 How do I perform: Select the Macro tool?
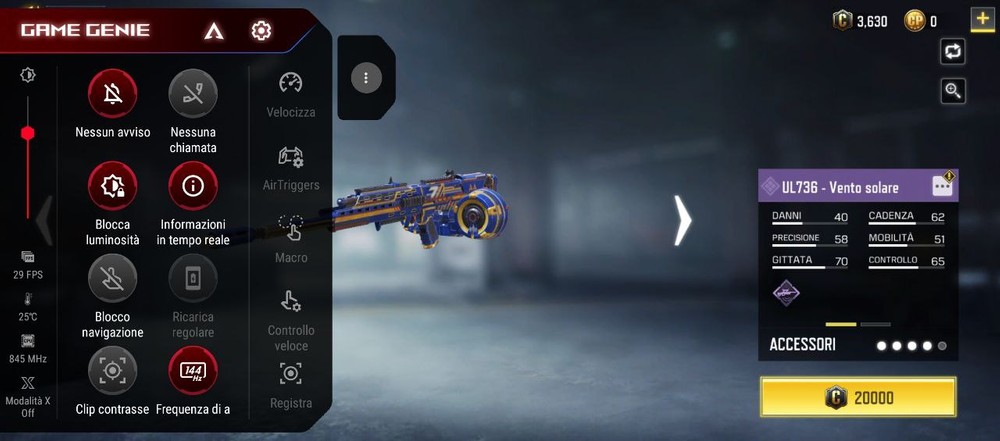[x=291, y=230]
